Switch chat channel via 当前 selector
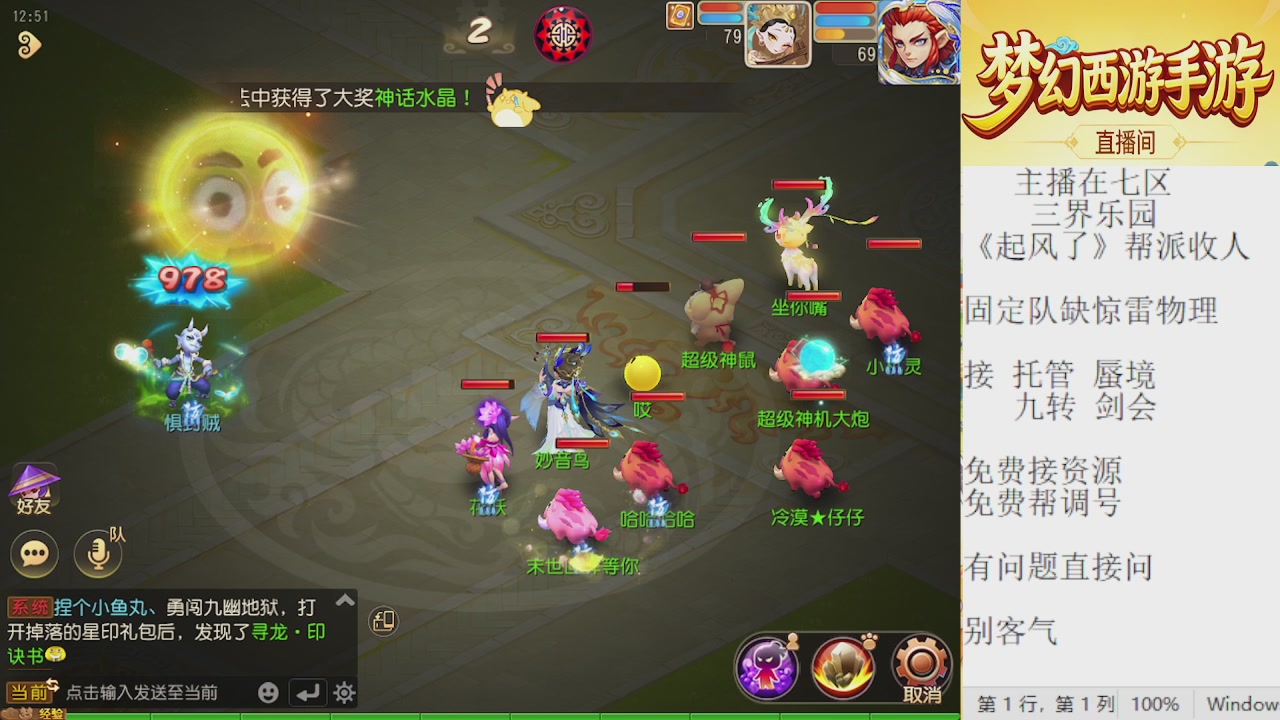Viewport: 1280px width, 720px height. point(30,691)
